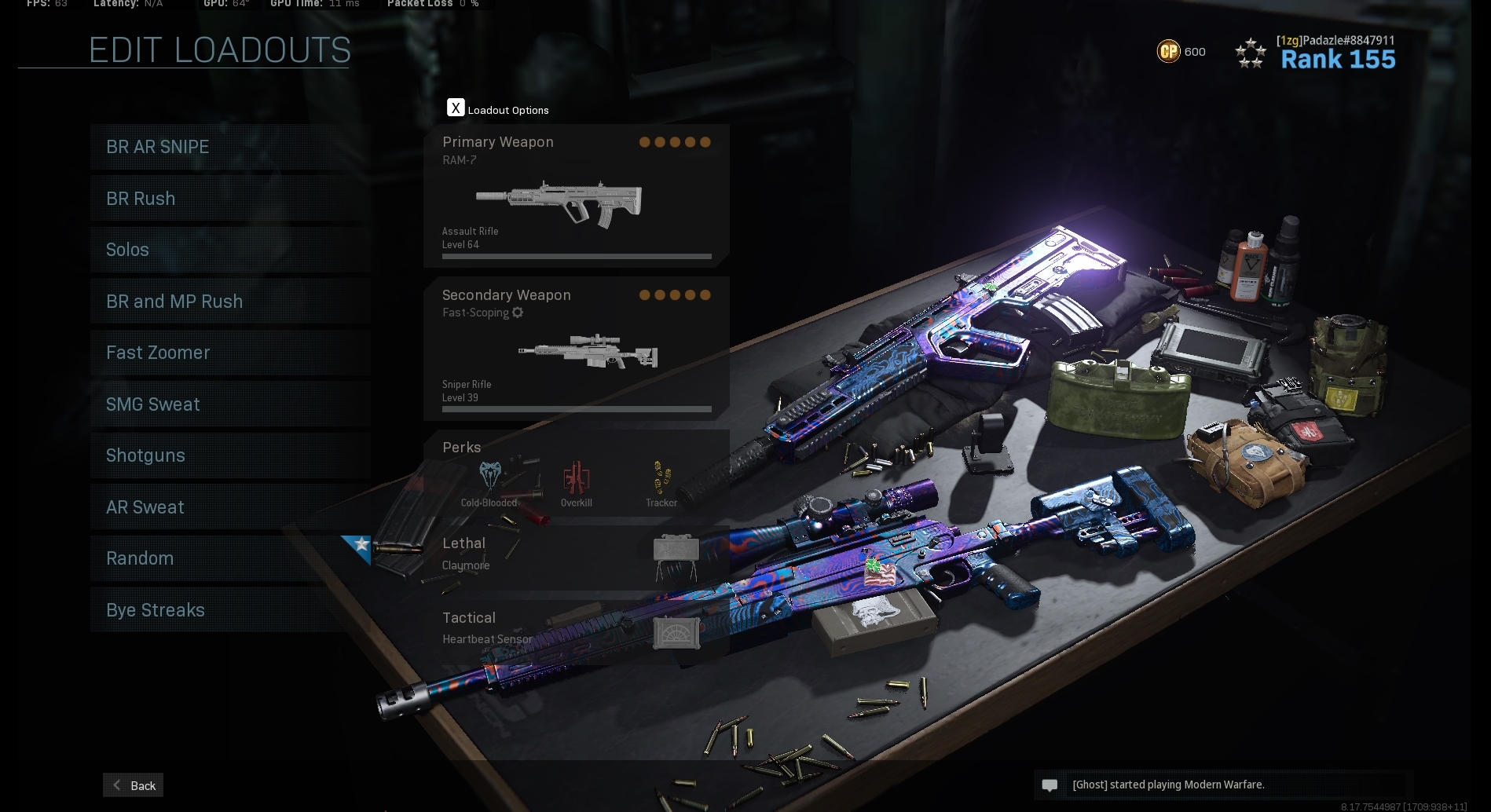Select the SMG Sweat loadout
This screenshot has height=812, width=1491.
tap(229, 404)
